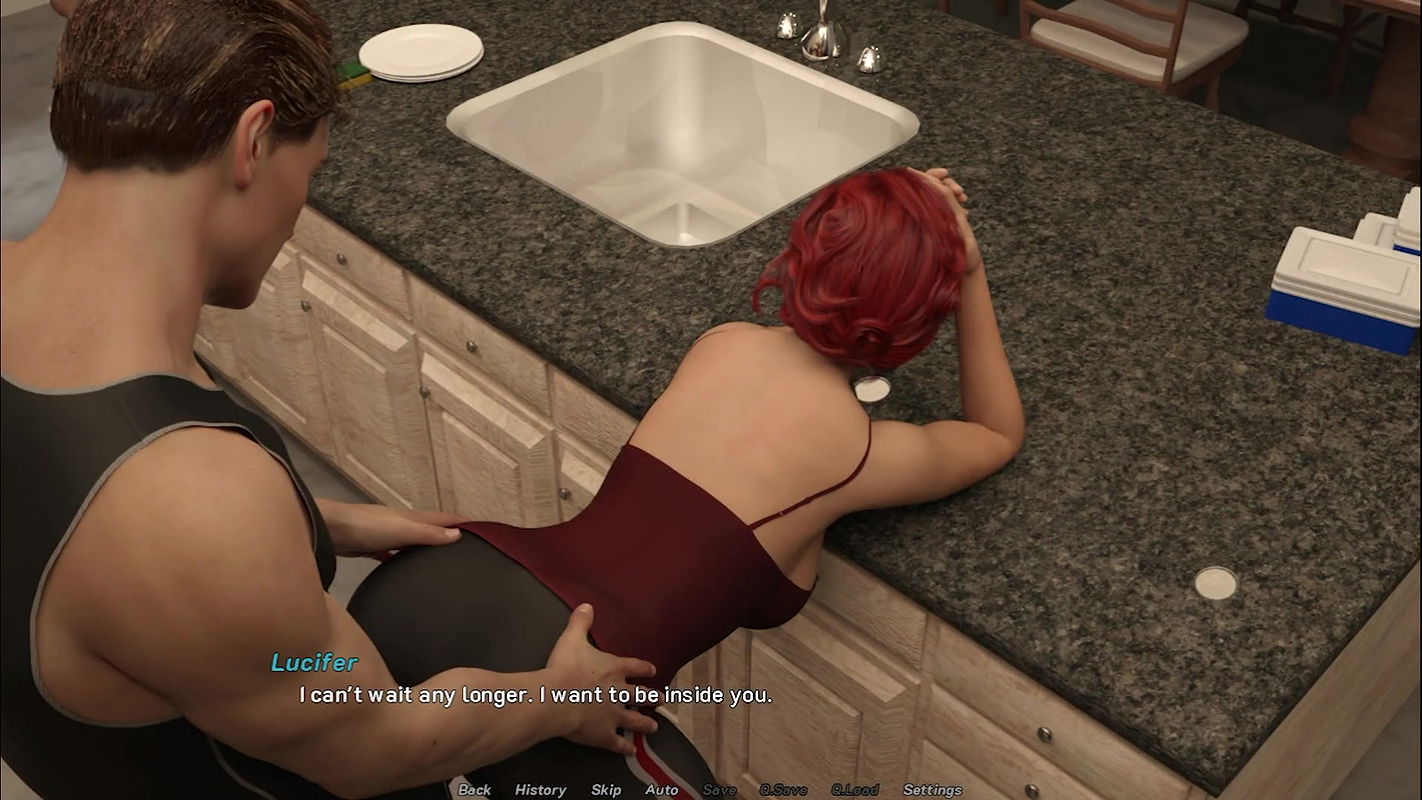1422x800 pixels.
Task: Quick save with Q.Save
Action: click(783, 790)
